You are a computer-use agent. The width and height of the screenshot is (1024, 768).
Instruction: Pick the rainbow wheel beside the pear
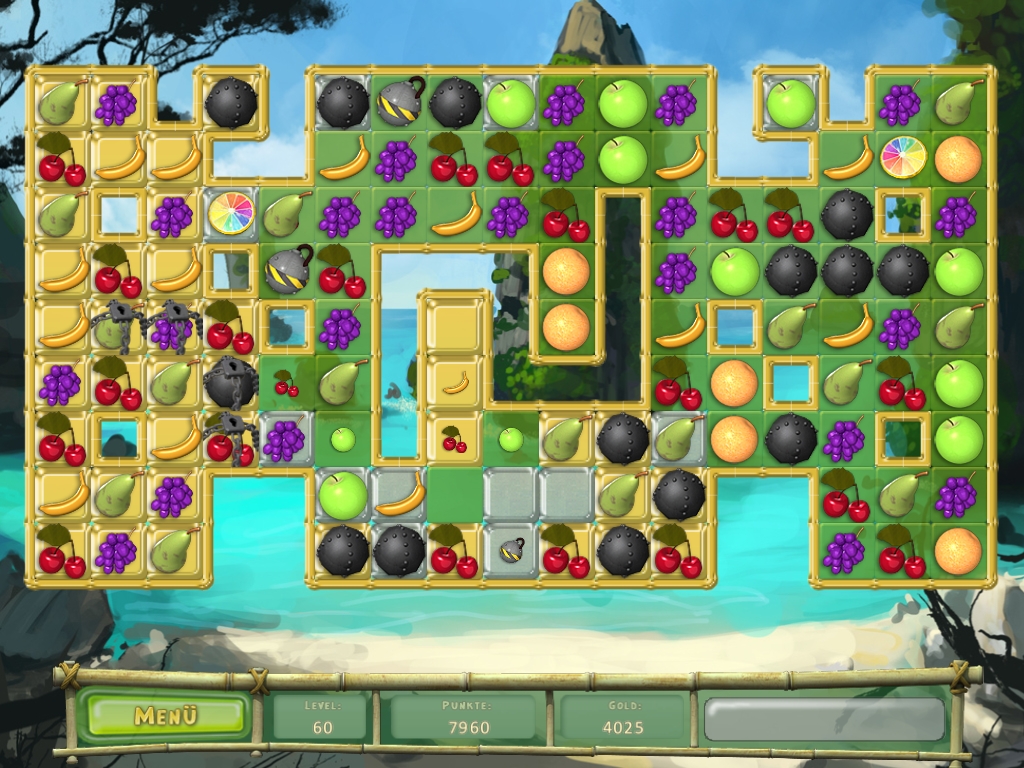pyautogui.click(x=231, y=213)
